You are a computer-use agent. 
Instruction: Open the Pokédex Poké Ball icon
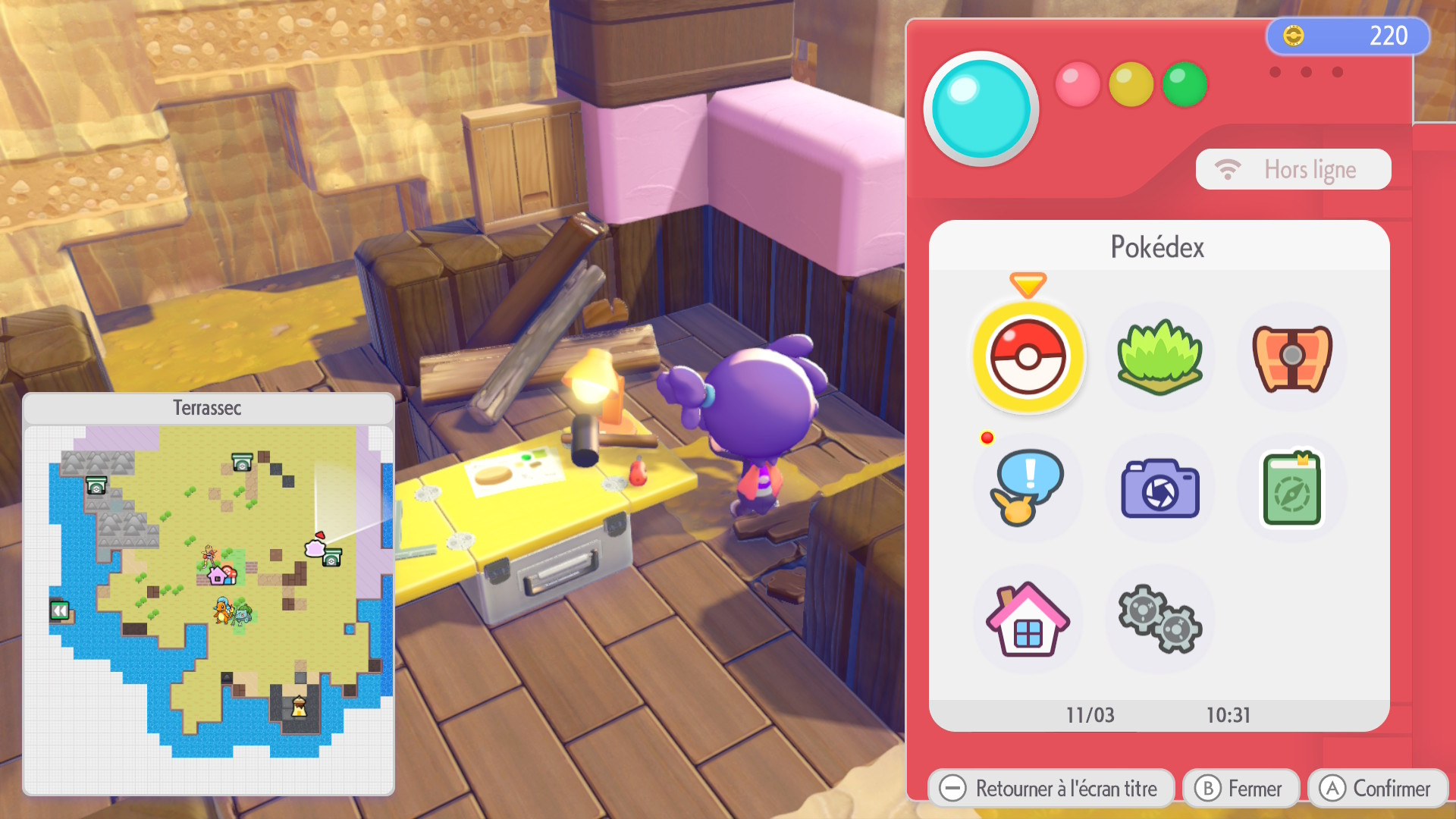tap(1028, 356)
